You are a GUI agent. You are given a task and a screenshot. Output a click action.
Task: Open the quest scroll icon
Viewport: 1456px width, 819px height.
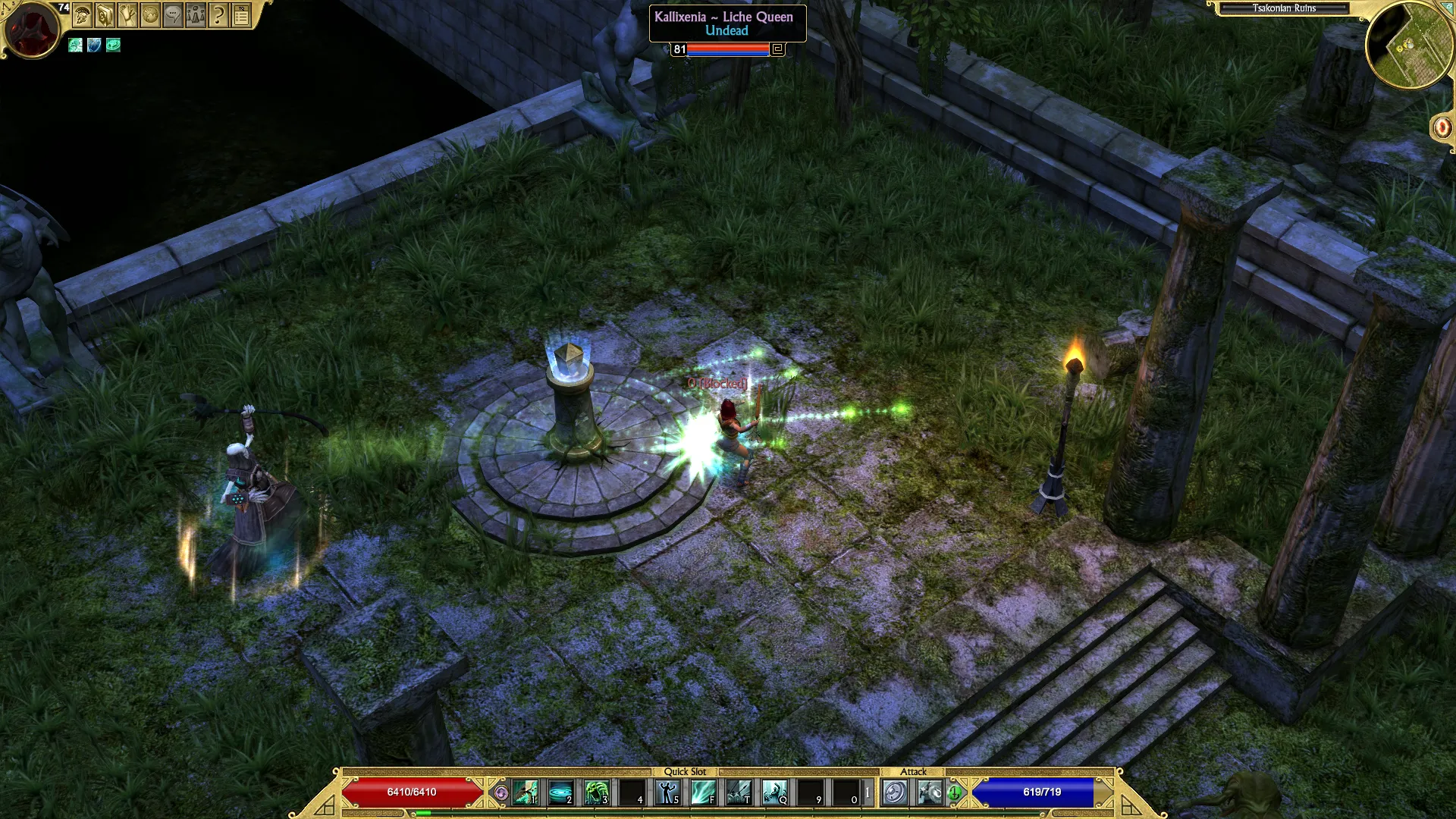[127, 15]
